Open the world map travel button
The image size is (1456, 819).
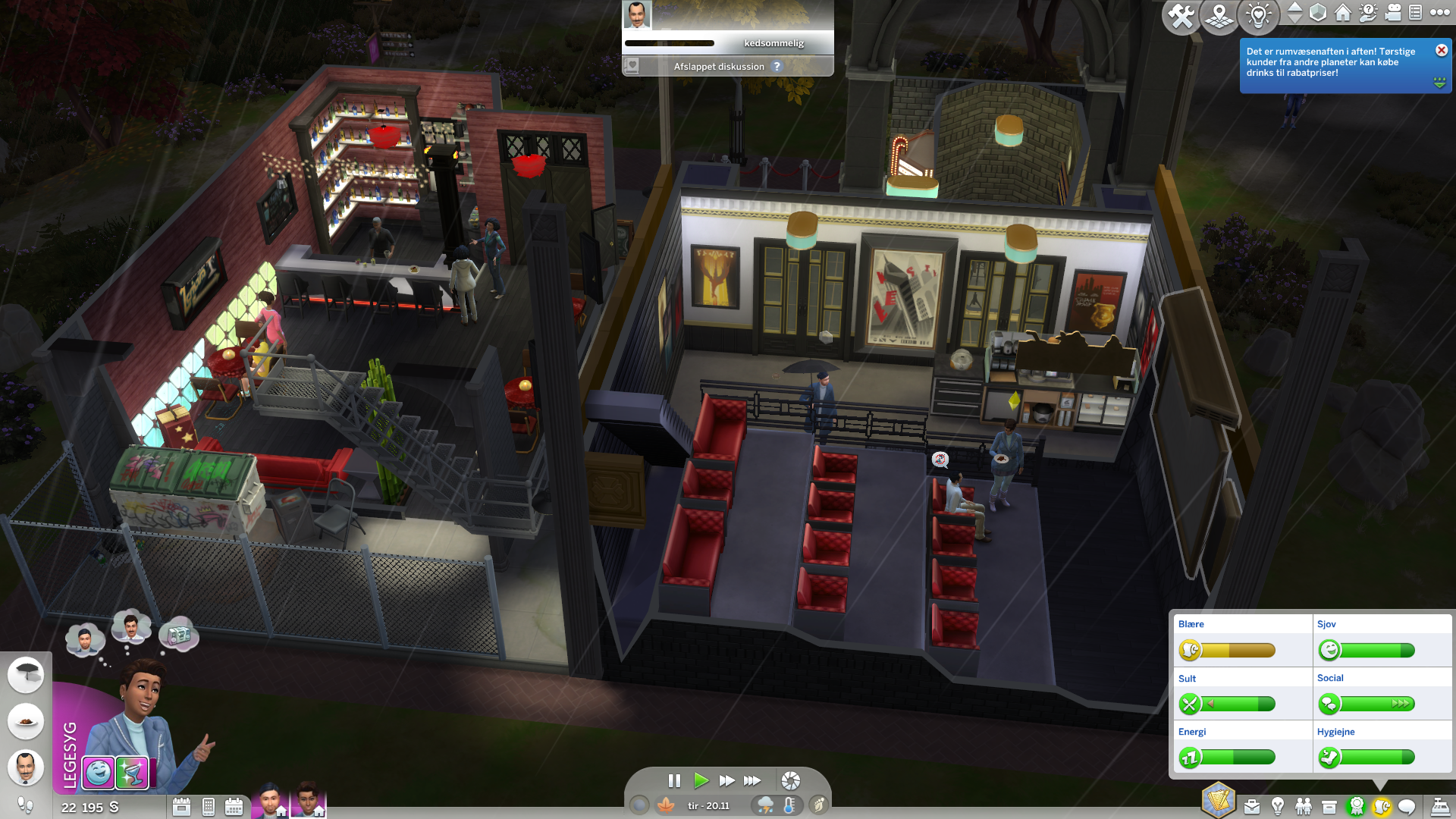[x=1219, y=16]
